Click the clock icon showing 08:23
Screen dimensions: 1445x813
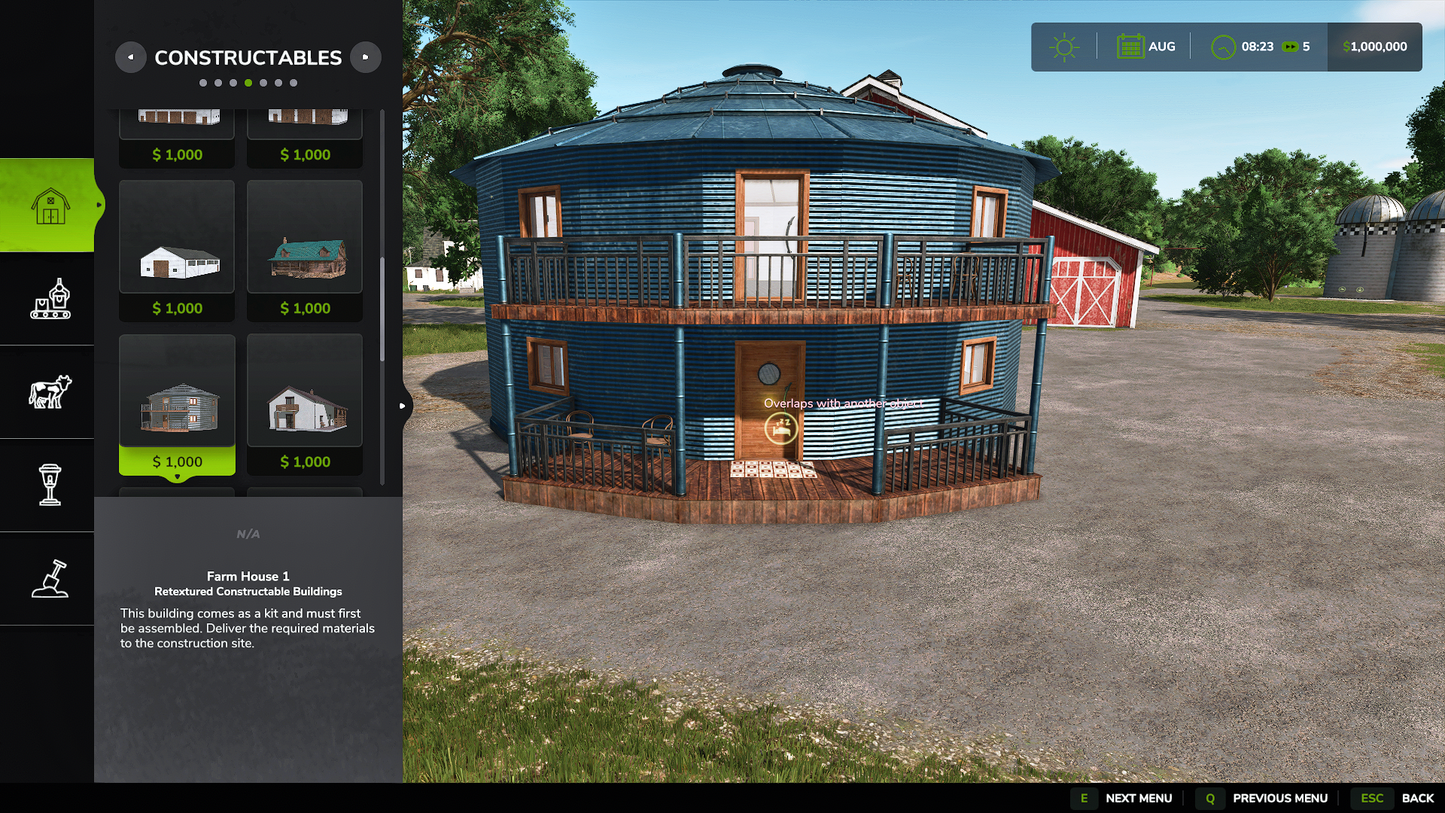[1222, 46]
